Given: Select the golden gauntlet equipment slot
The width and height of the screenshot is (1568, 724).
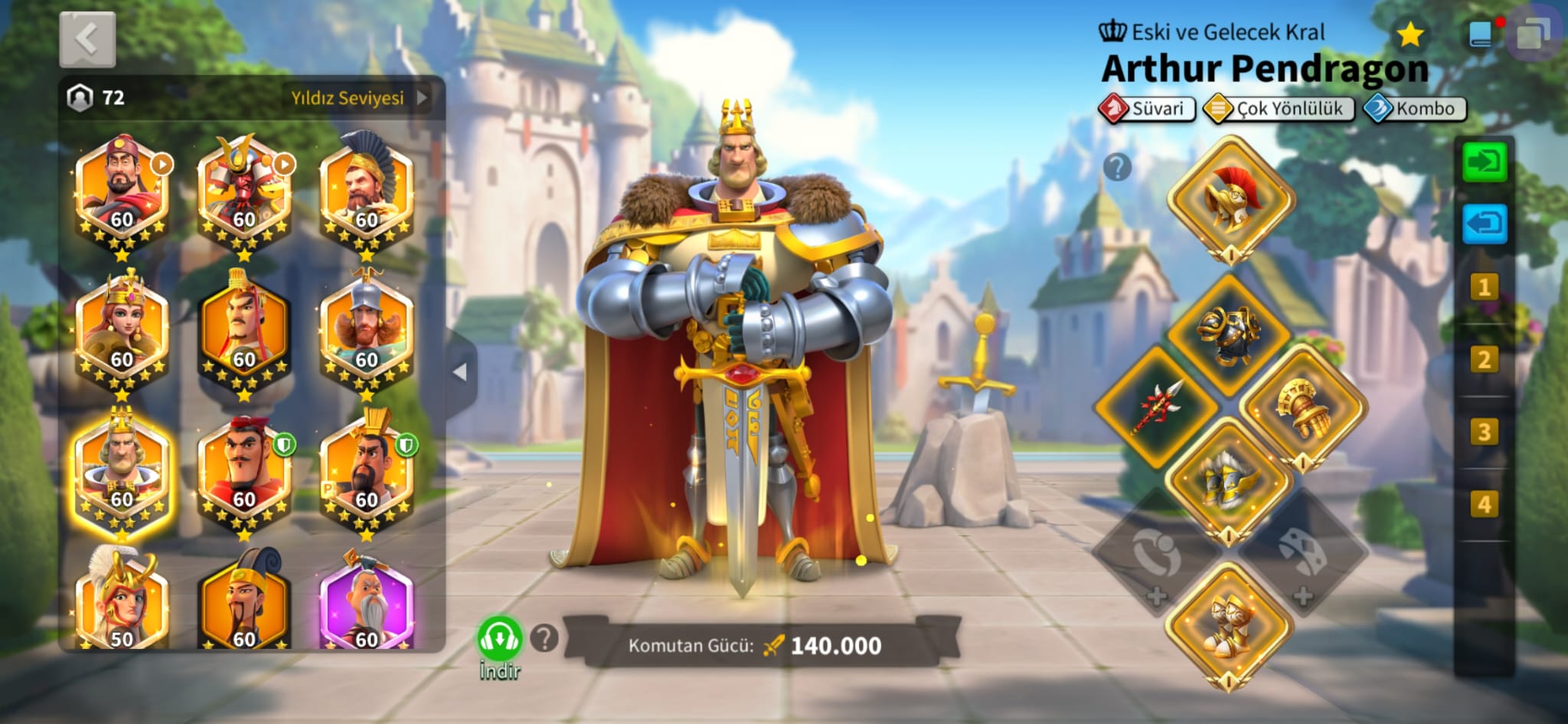Looking at the screenshot, I should (x=1302, y=406).
